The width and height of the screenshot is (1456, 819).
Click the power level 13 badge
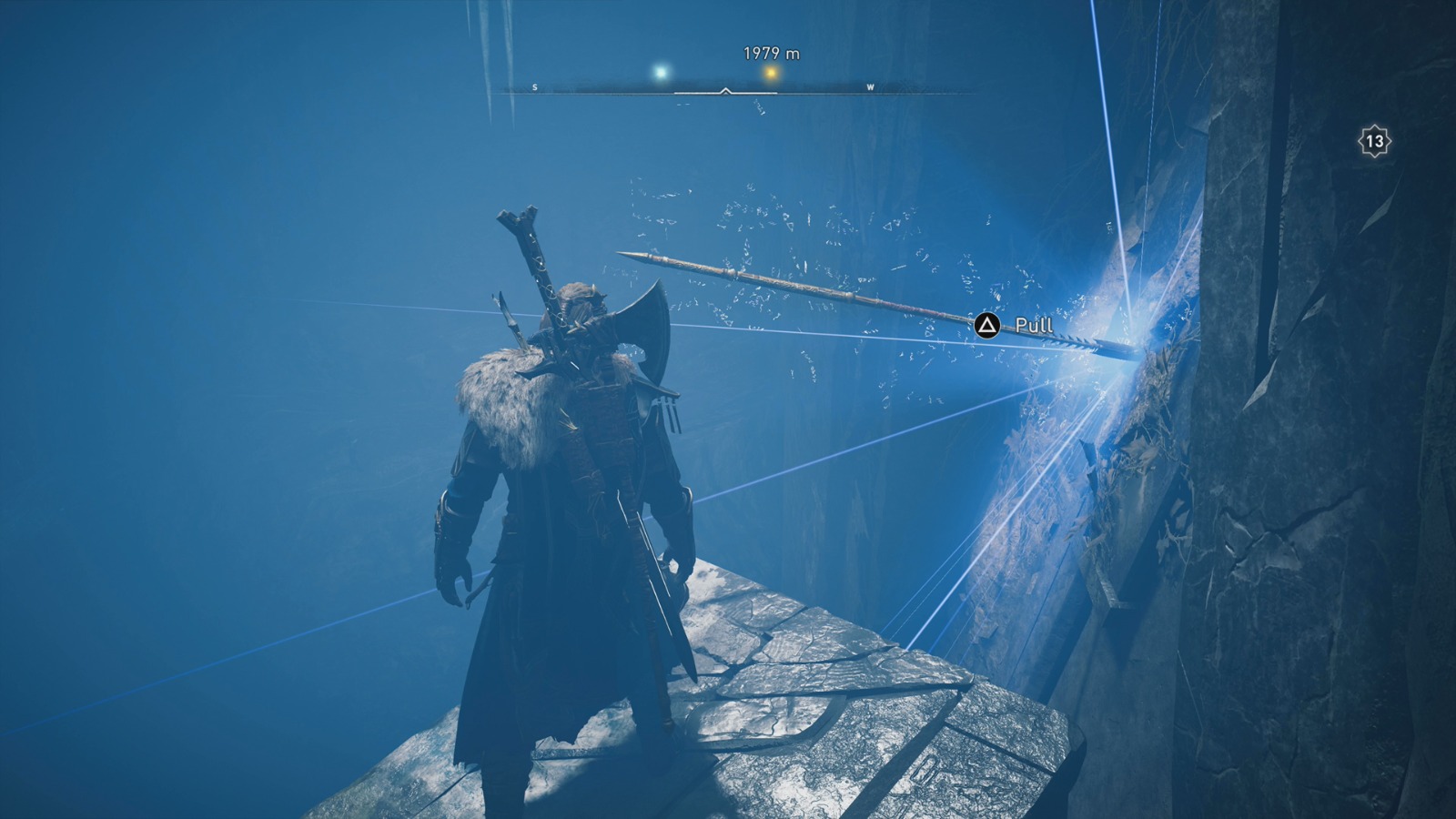click(1374, 140)
